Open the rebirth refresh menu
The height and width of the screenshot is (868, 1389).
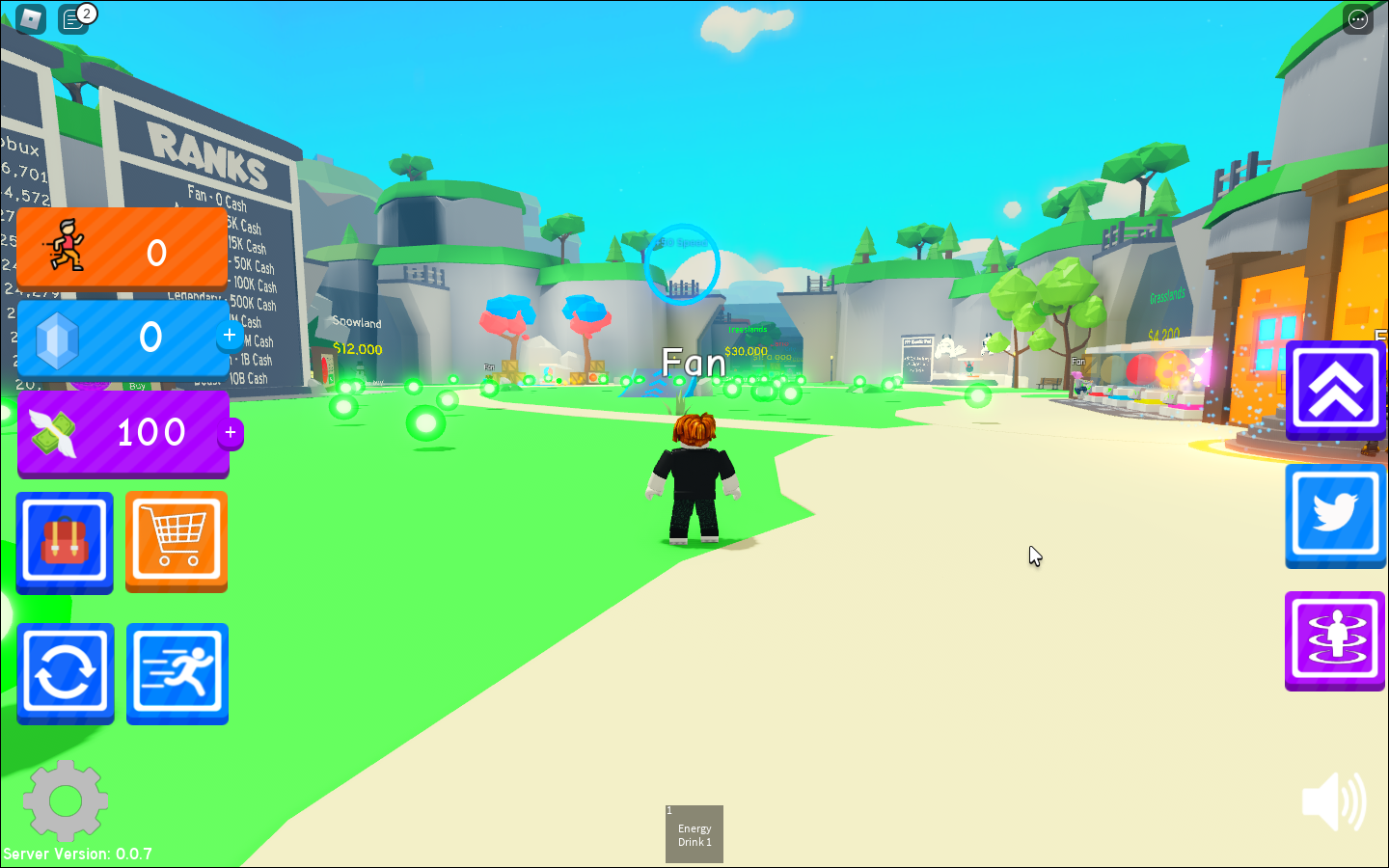coord(64,672)
